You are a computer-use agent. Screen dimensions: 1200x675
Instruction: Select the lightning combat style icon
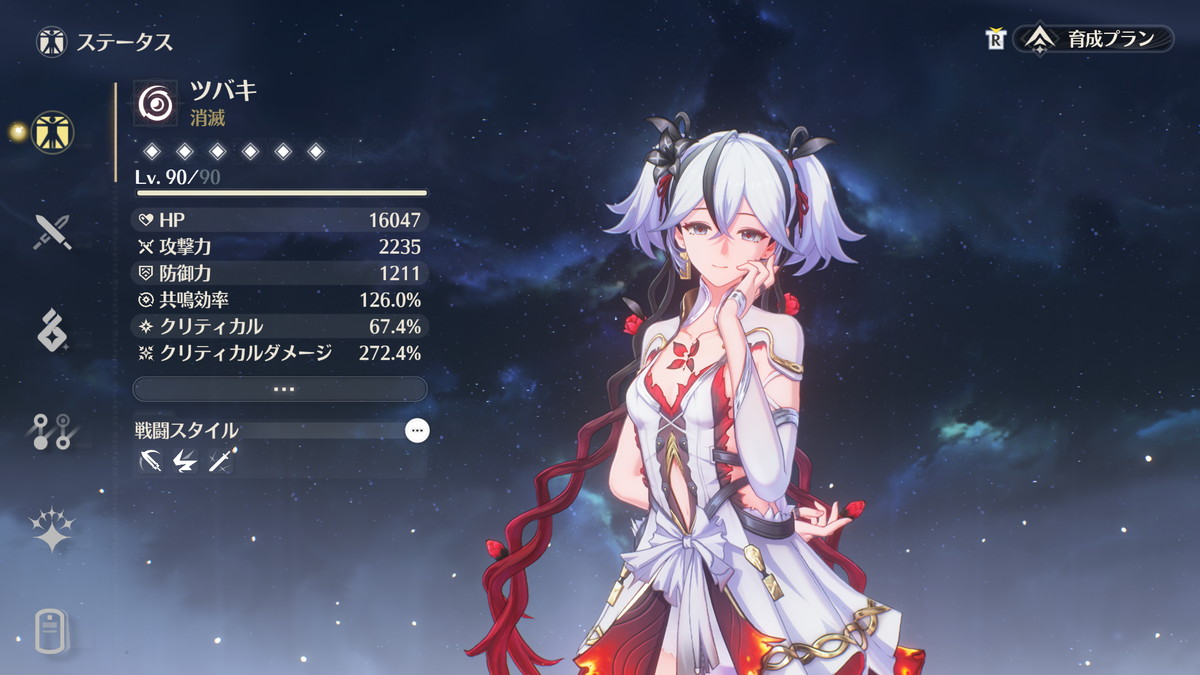[185, 461]
